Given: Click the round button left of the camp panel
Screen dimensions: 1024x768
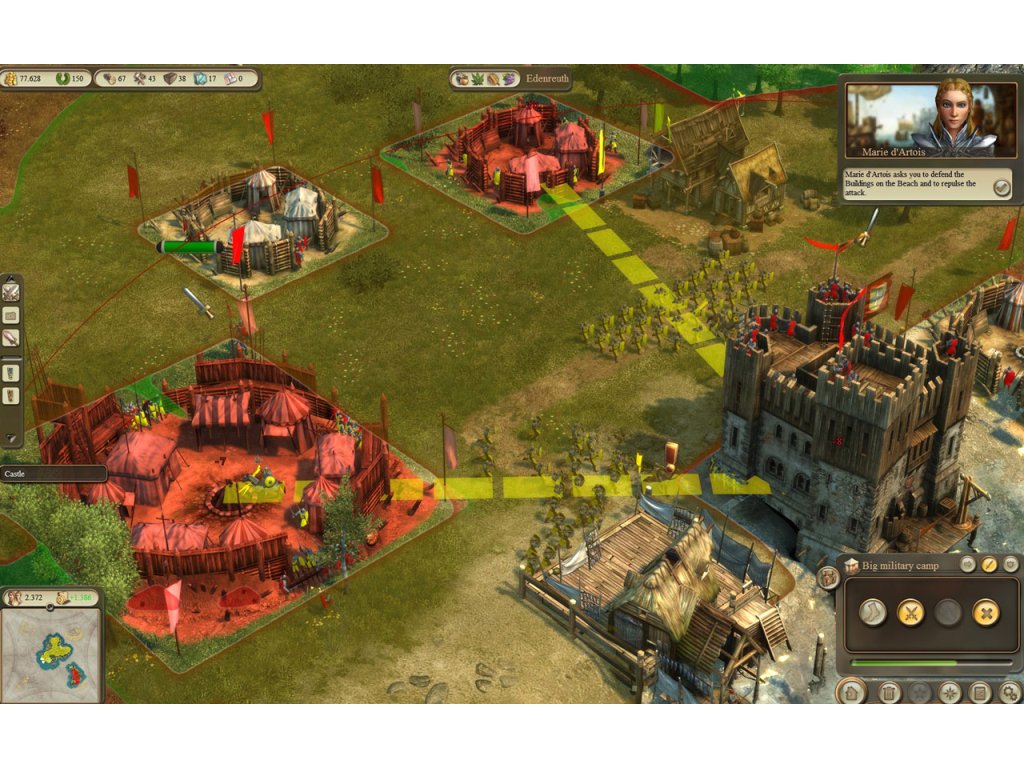Looking at the screenshot, I should [x=828, y=577].
